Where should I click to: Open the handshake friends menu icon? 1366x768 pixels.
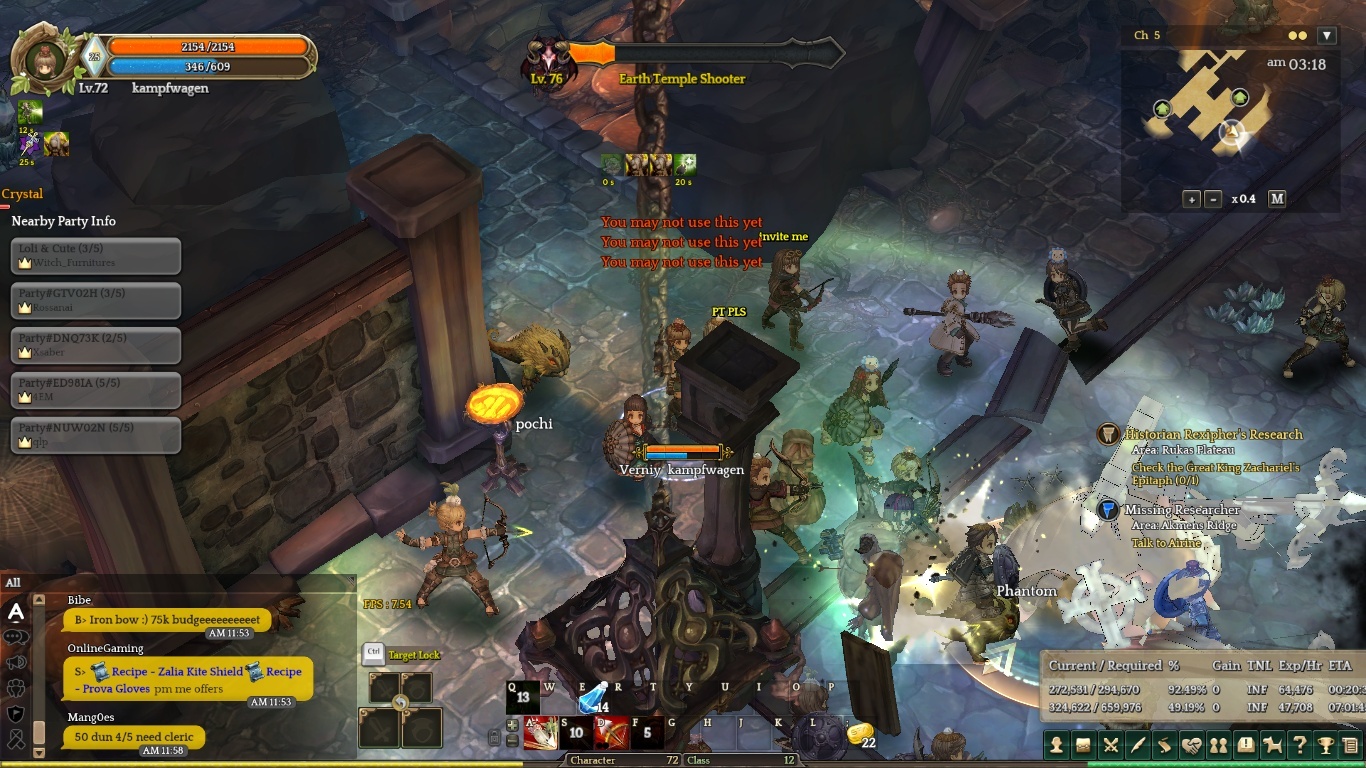tap(1191, 745)
